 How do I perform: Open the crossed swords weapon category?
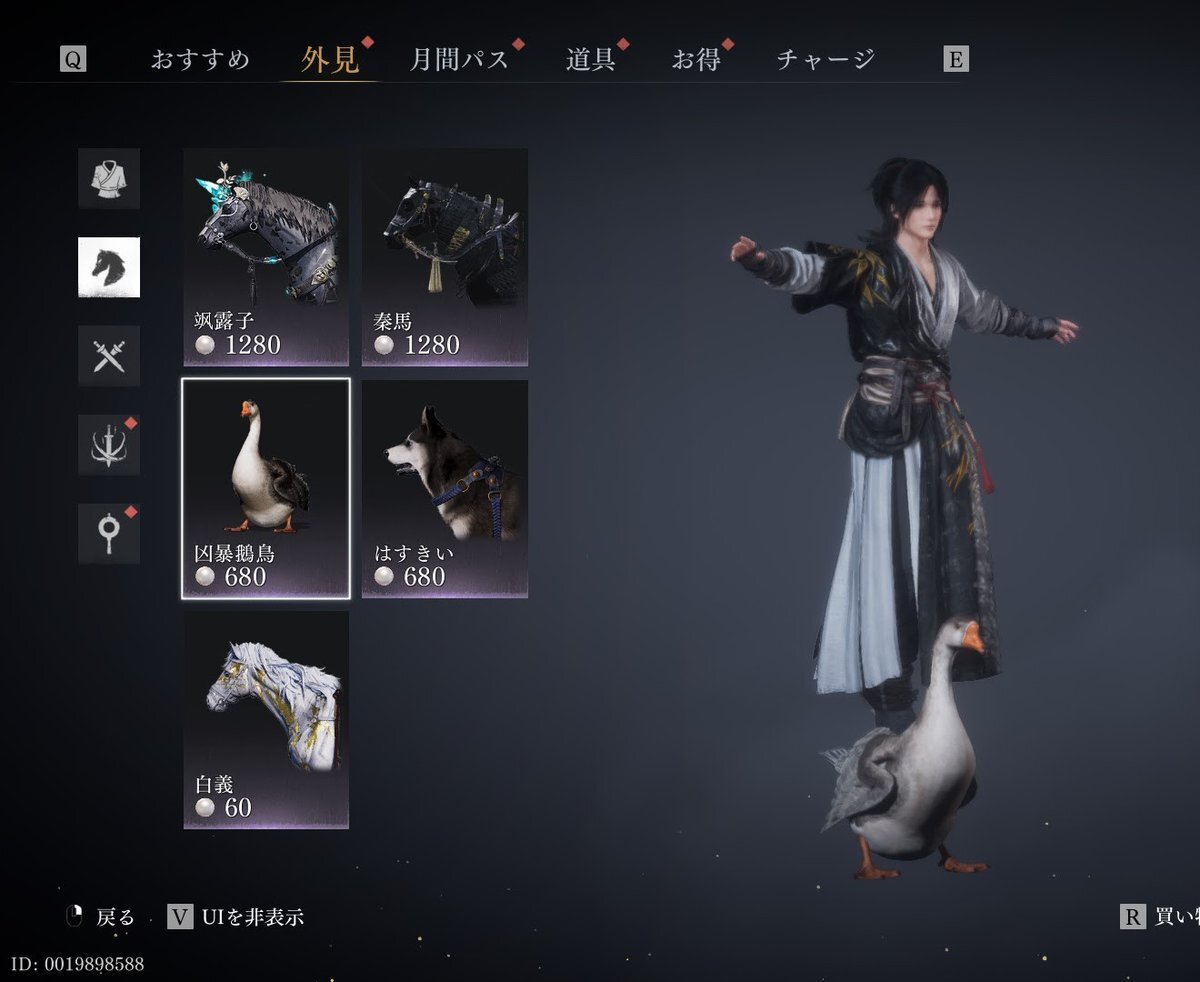click(x=109, y=356)
